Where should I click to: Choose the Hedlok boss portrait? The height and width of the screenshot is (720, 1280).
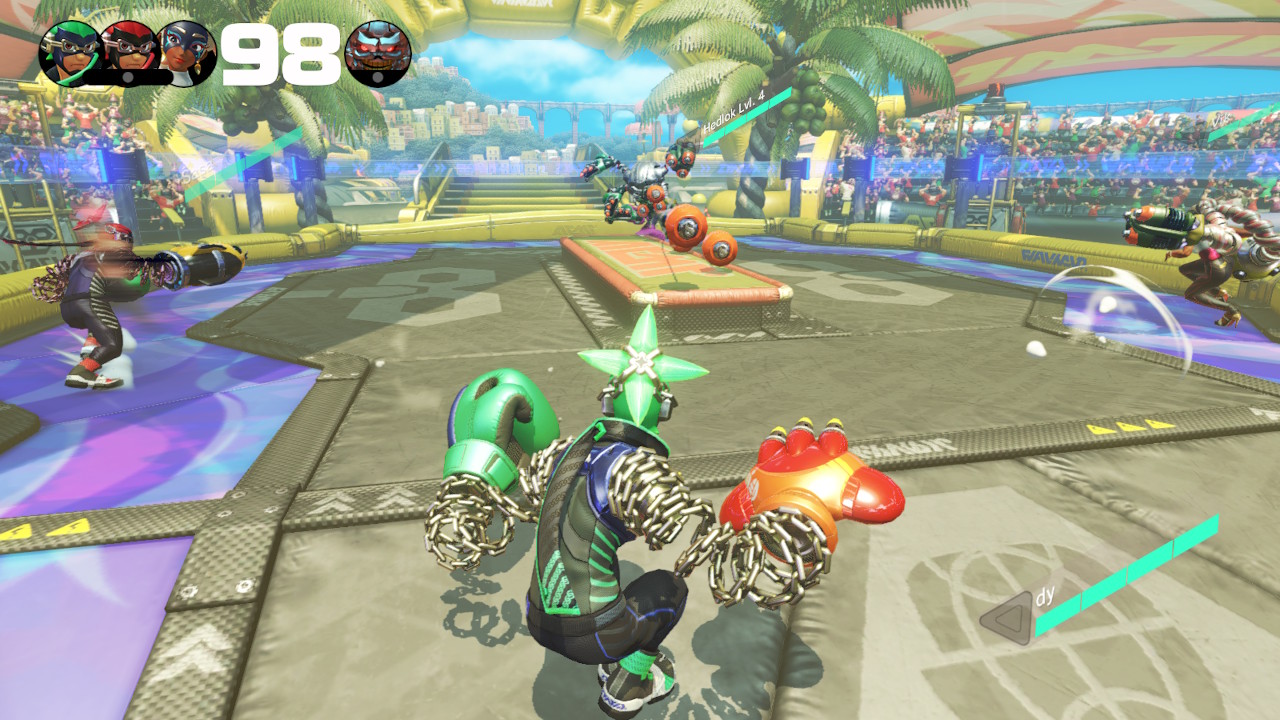(377, 53)
